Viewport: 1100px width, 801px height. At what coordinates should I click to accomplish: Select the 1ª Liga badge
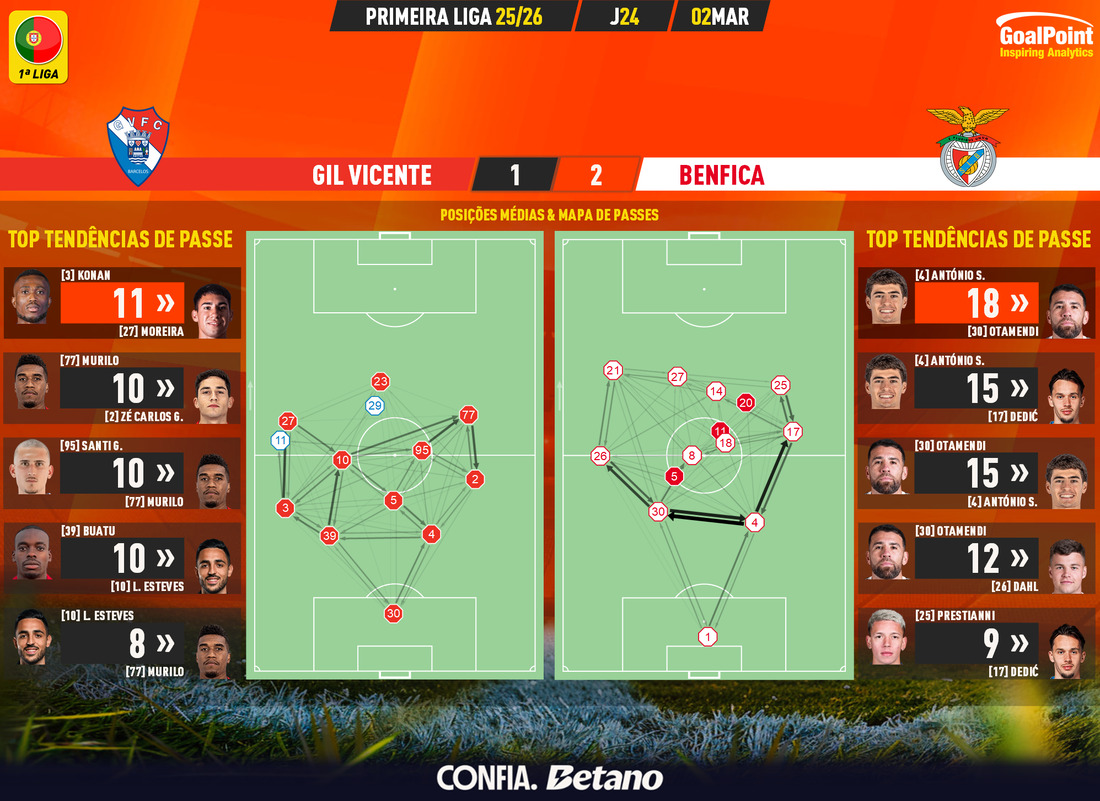coord(39,46)
